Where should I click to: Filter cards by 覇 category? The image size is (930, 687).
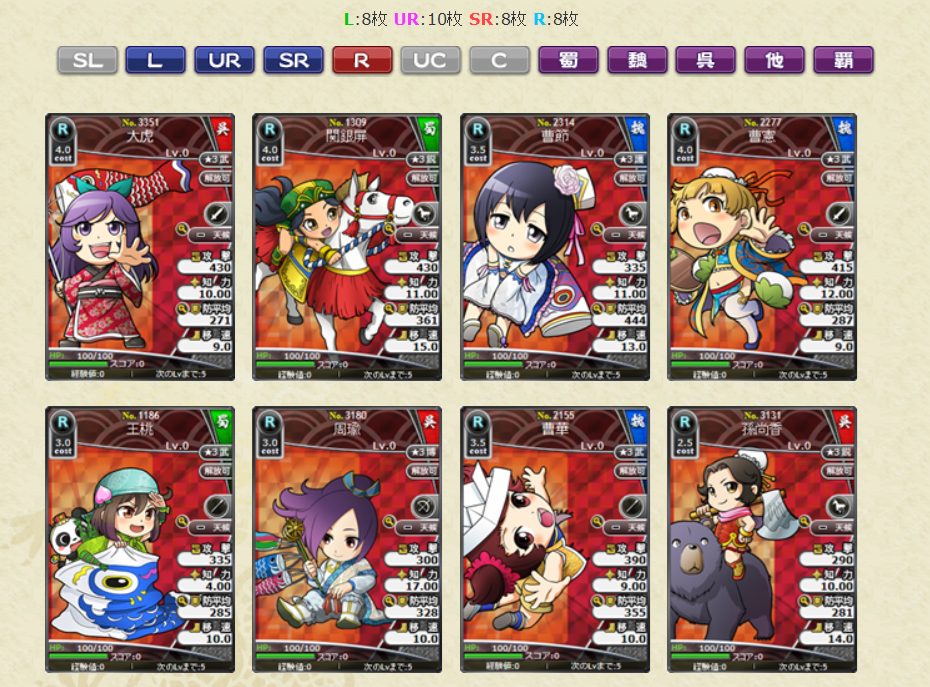pyautogui.click(x=843, y=60)
